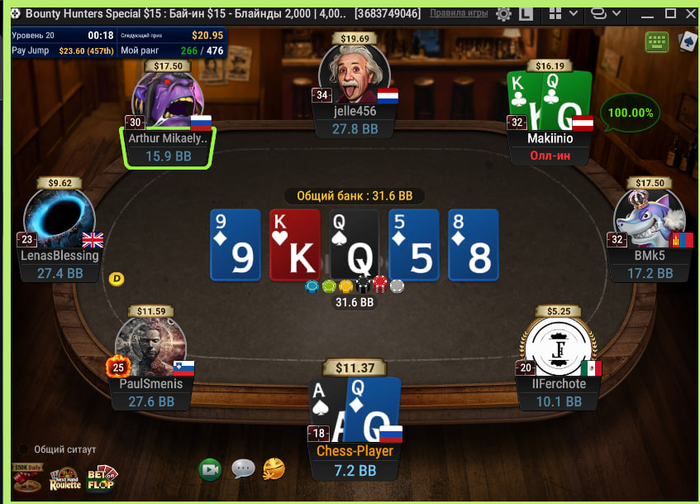
Task: Open the laughing emoji reactions
Action: 273,468
